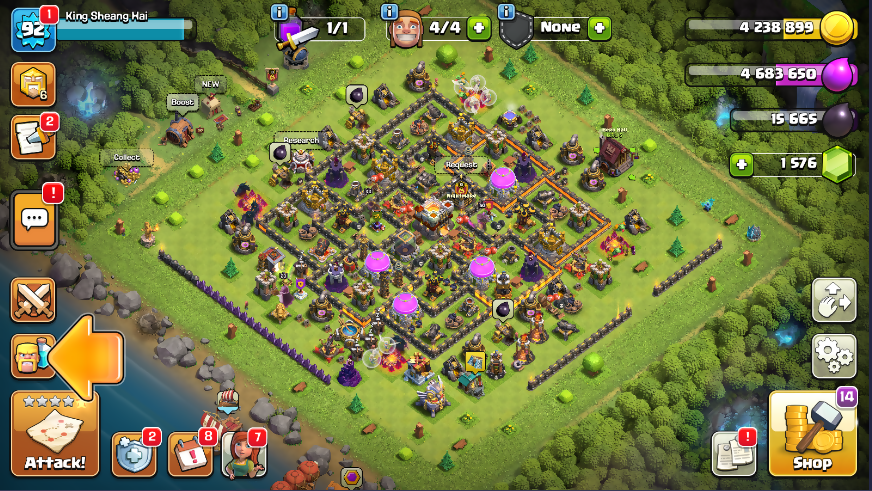Add shield with the green plus button

(599, 28)
